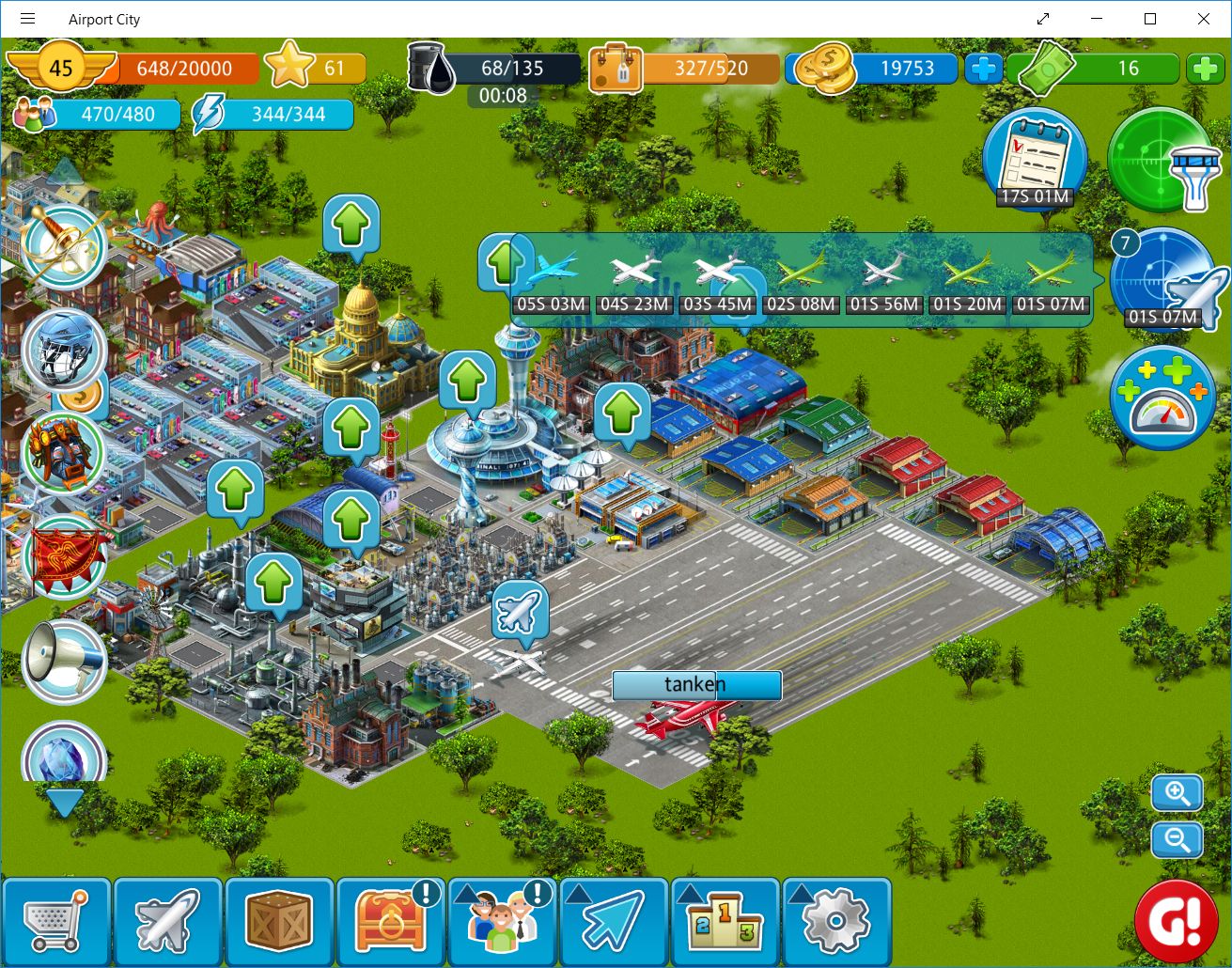Show the leaderboard podium rankings
The height and width of the screenshot is (968, 1232).
coord(725,922)
